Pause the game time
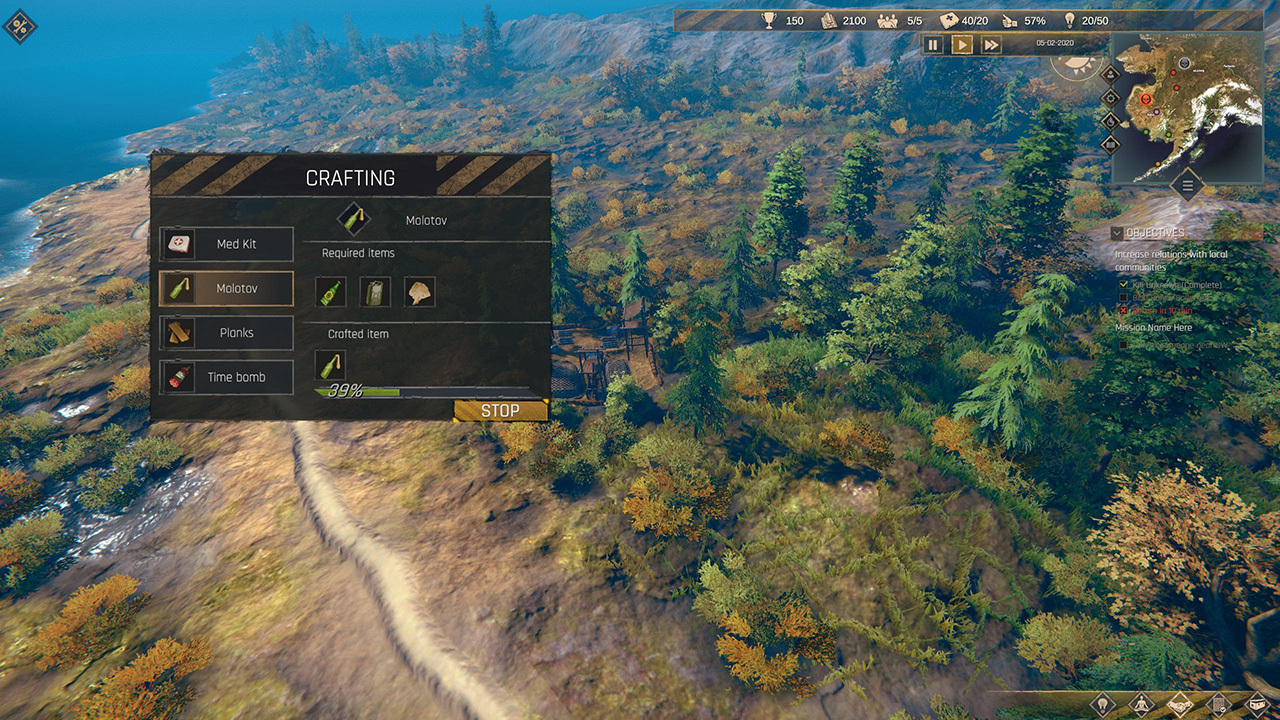 (x=933, y=44)
